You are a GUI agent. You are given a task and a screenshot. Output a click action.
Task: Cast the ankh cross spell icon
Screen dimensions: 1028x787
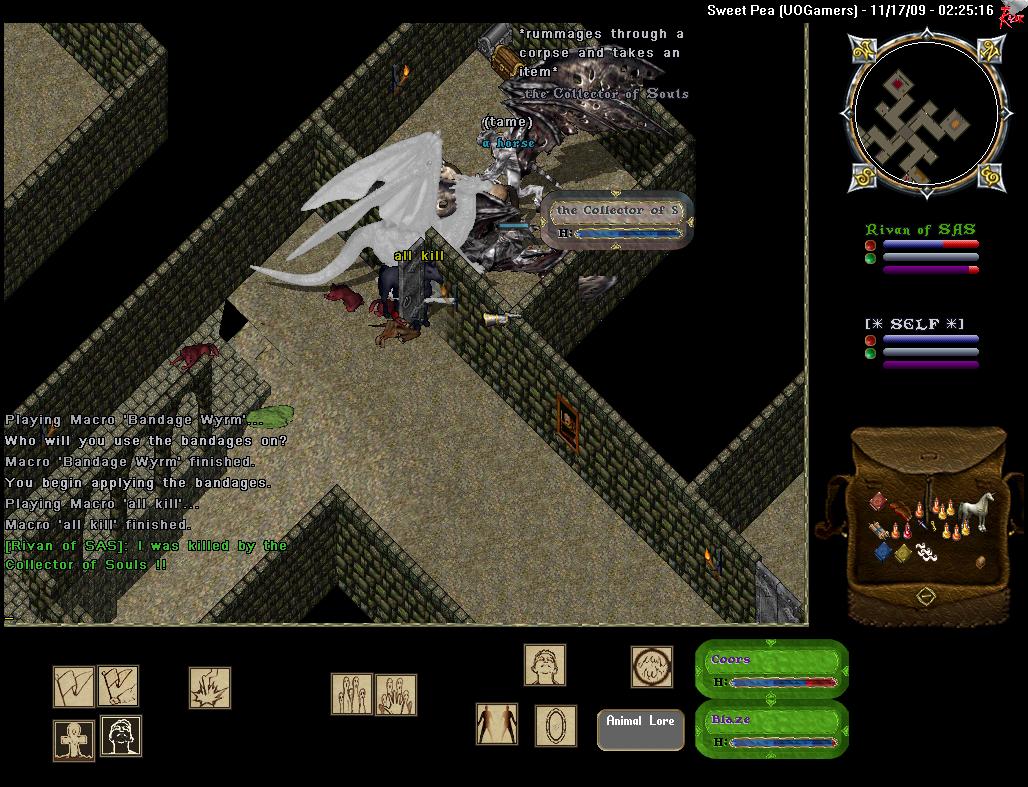[73, 740]
